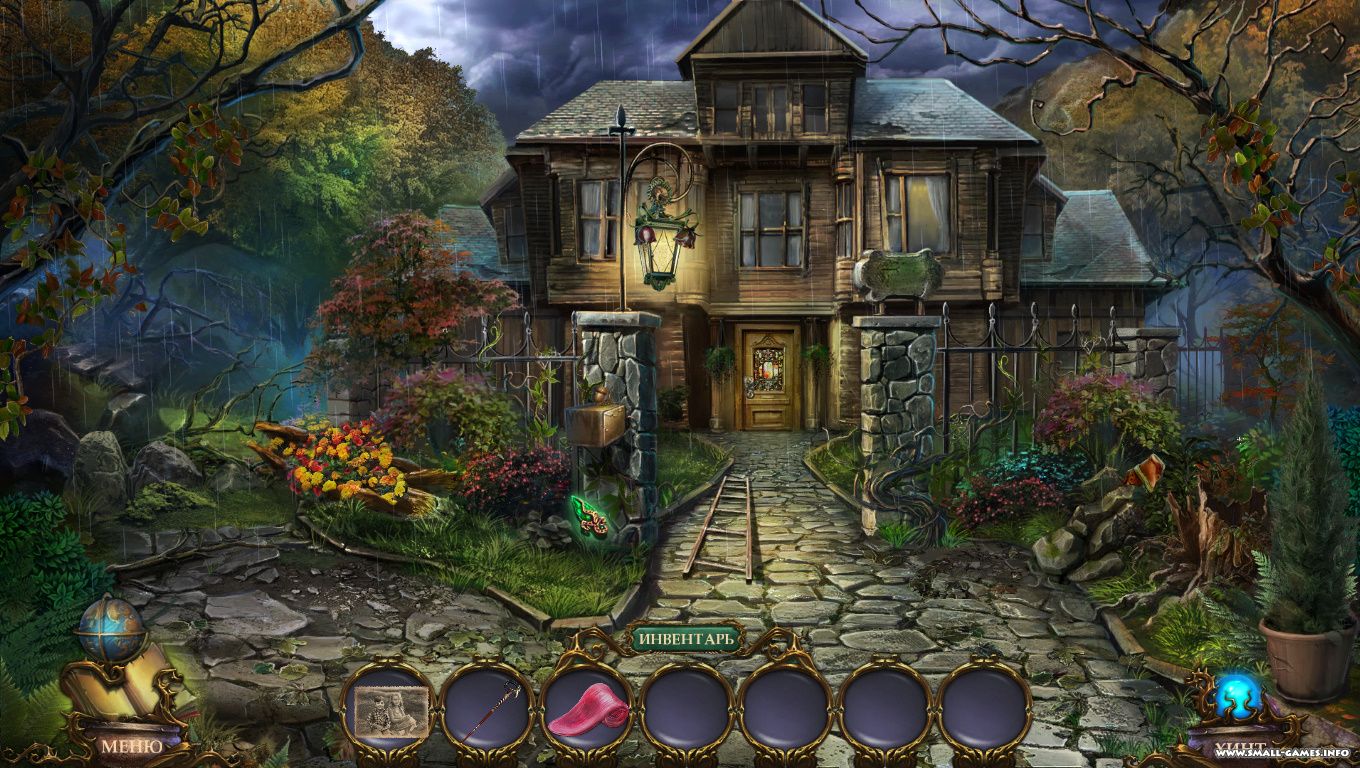Open the globe map icon
This screenshot has width=1360, height=768.
[109, 629]
